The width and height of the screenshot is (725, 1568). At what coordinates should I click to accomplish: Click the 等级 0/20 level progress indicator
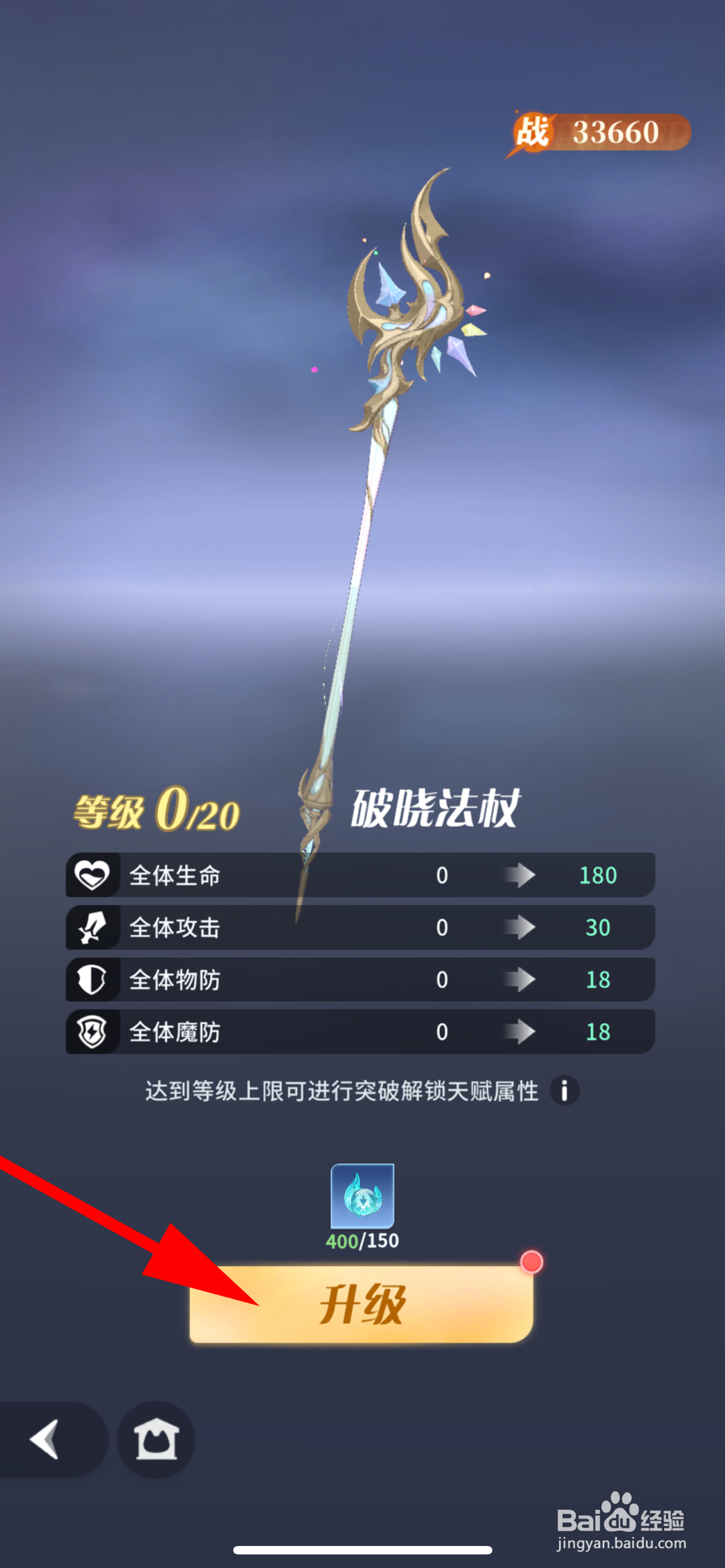coord(156,812)
